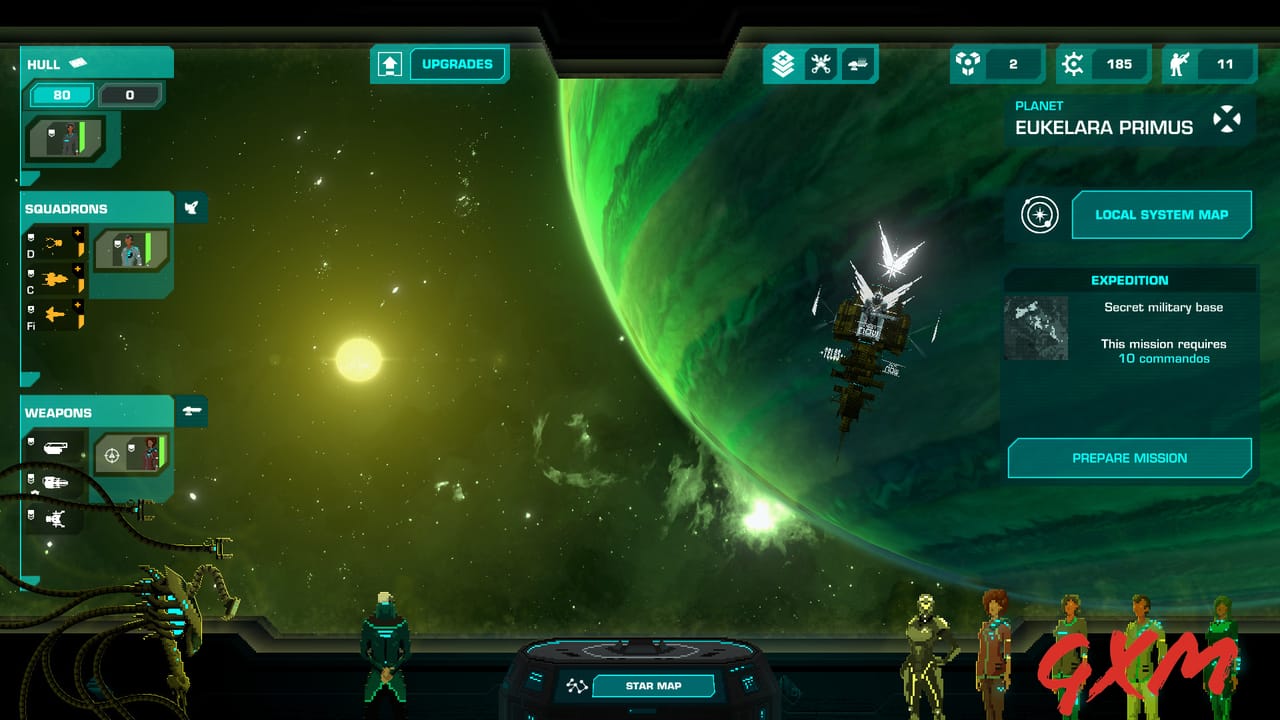
Task: Click the layered squadrons icon top-center
Action: (783, 63)
